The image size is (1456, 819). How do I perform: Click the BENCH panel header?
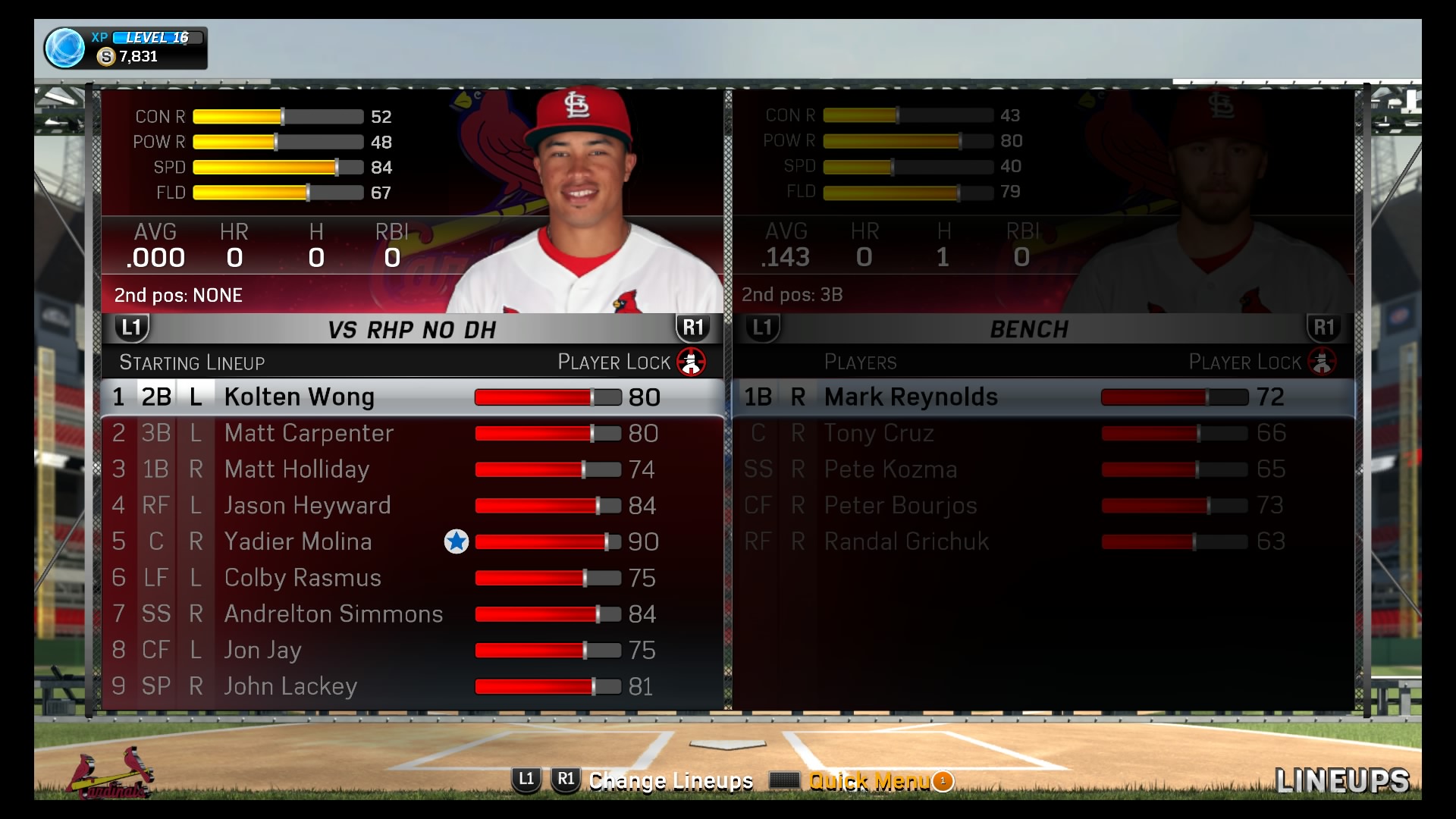tap(1029, 330)
